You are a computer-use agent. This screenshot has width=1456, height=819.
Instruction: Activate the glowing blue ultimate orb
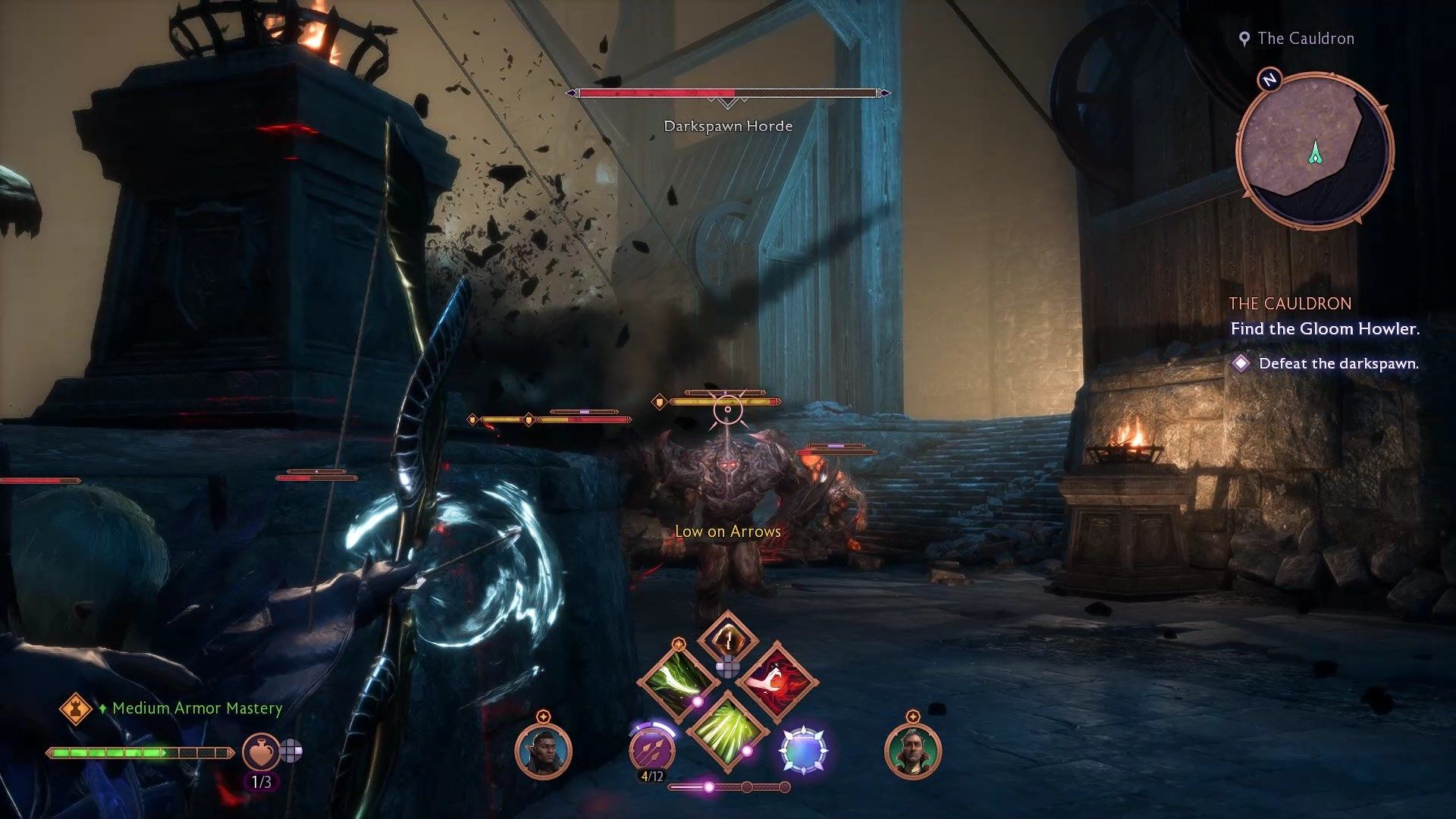tap(803, 749)
